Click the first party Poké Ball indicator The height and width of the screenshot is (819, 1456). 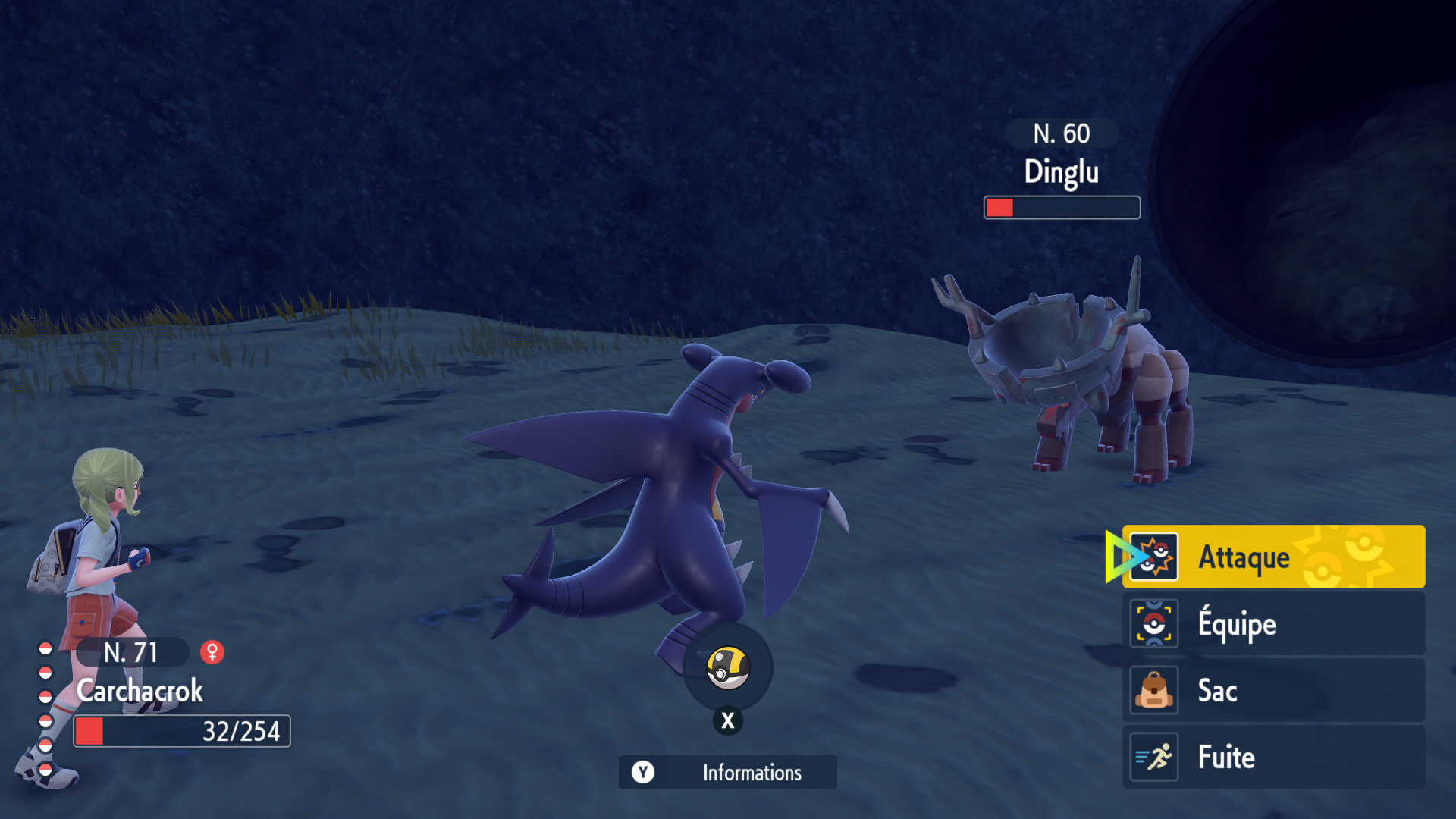pyautogui.click(x=45, y=649)
